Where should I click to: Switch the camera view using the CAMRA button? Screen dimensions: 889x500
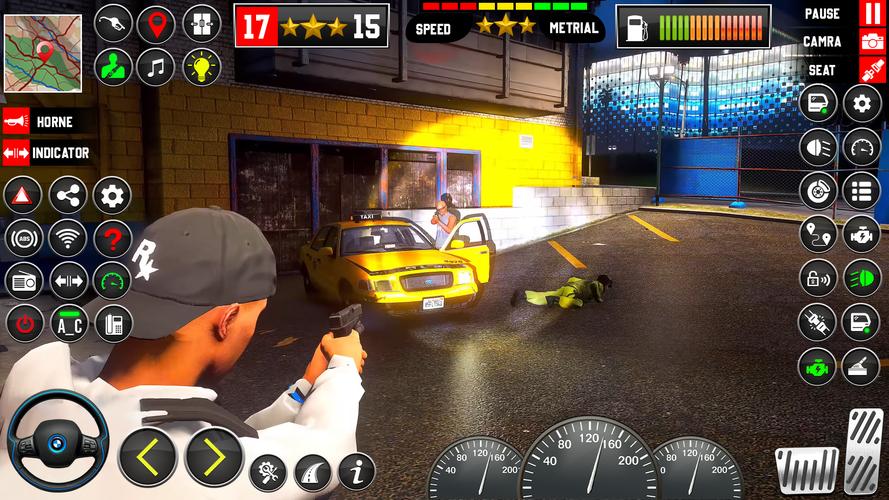pyautogui.click(x=872, y=42)
